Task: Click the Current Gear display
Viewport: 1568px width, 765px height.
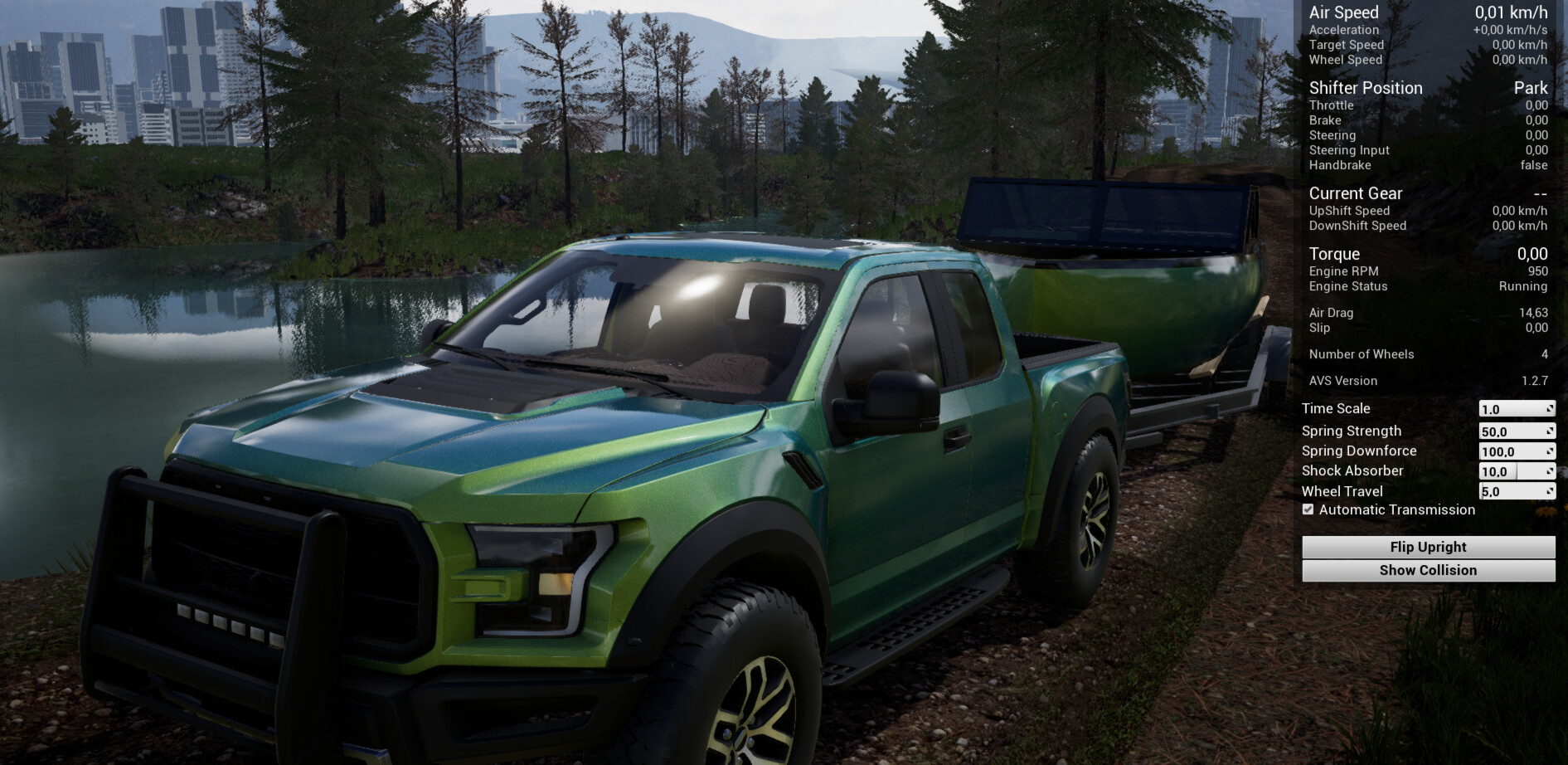Action: 1355,193
